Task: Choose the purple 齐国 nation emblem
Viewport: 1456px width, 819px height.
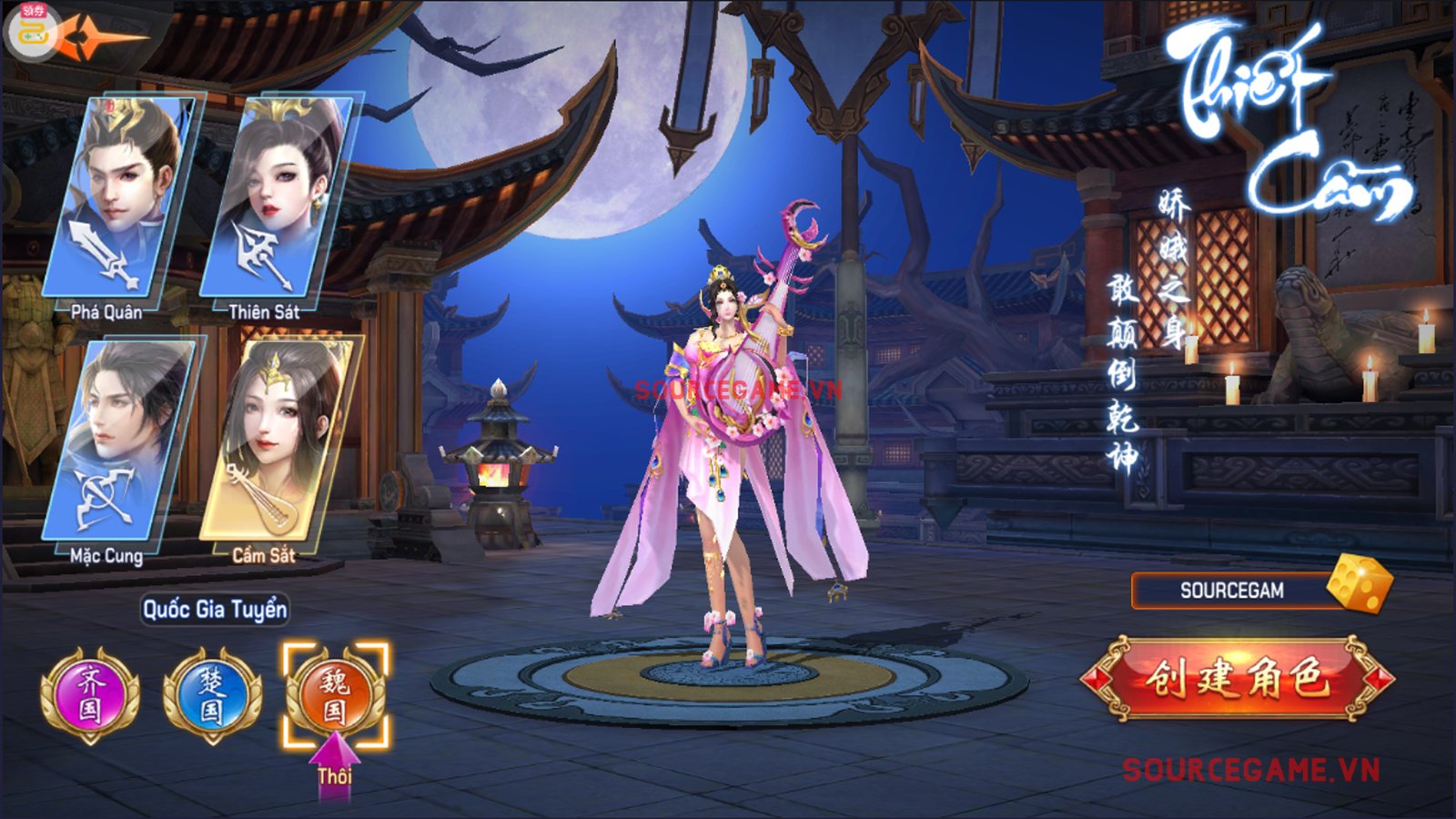Action: (90, 693)
